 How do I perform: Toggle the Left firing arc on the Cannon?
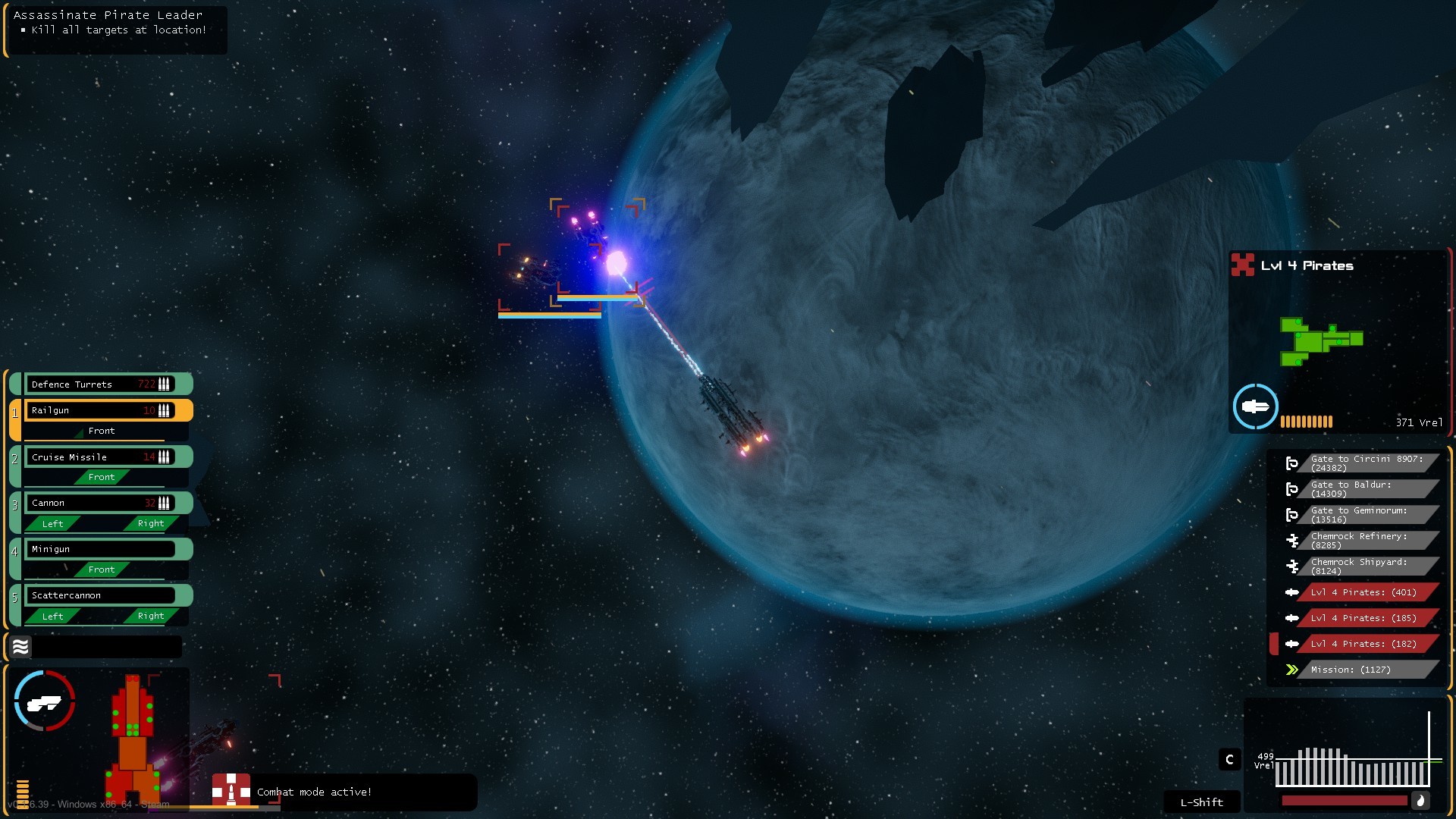(x=52, y=523)
